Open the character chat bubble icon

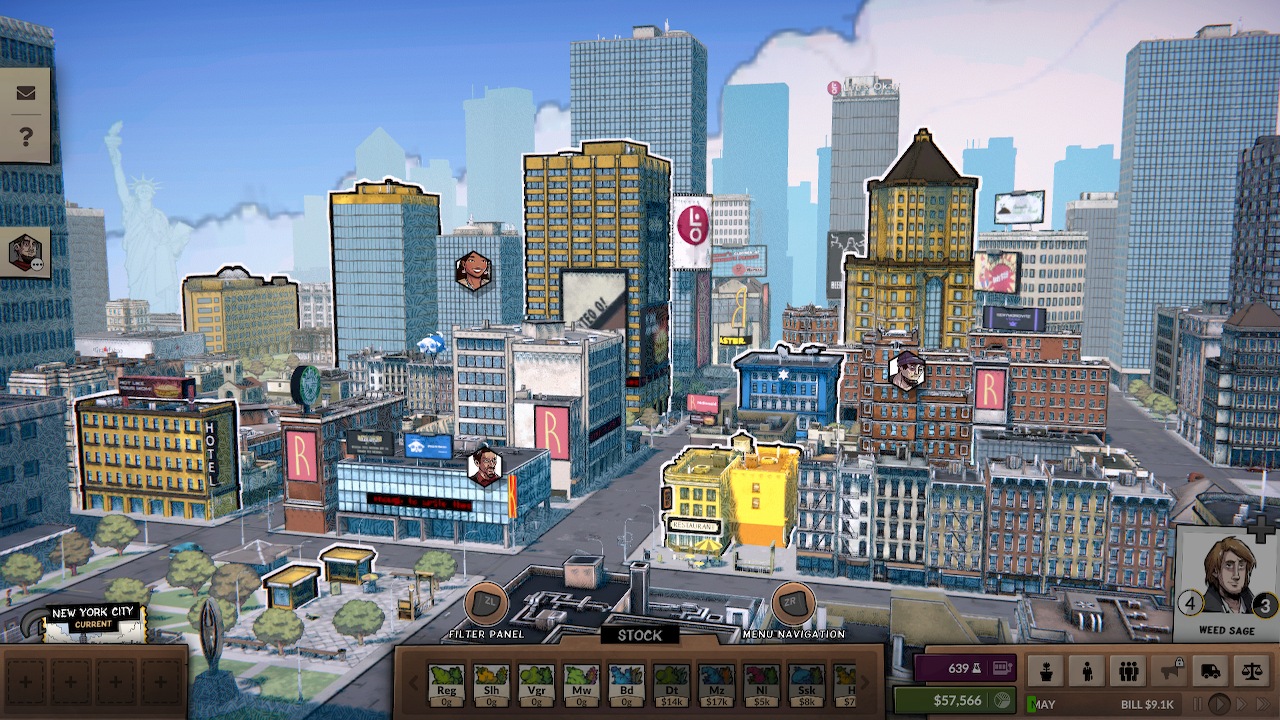(x=23, y=253)
